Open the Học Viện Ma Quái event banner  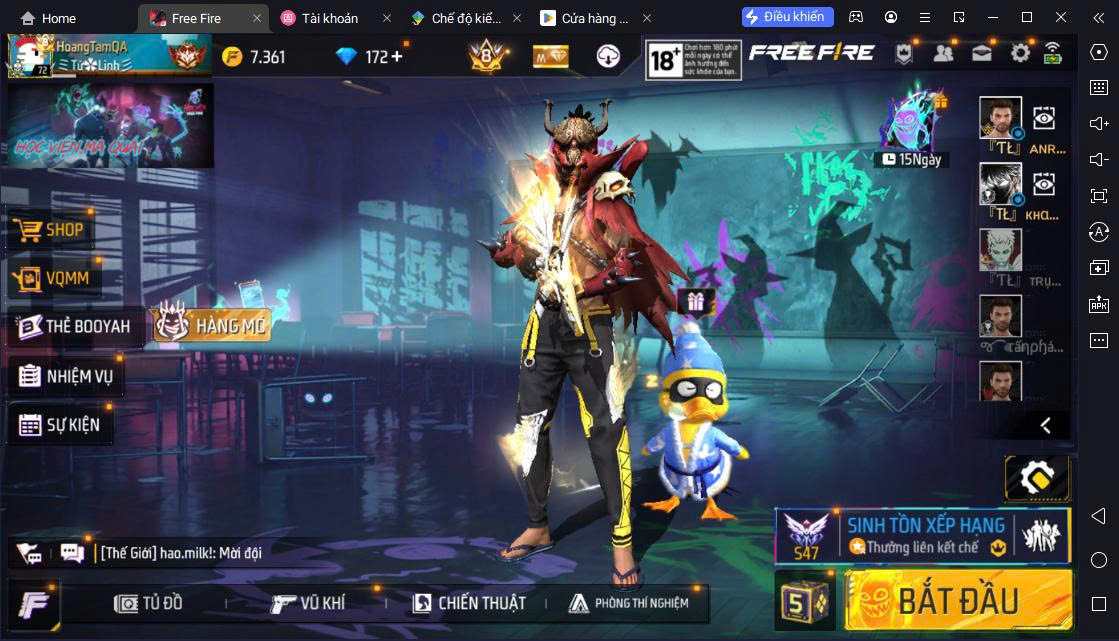click(110, 125)
